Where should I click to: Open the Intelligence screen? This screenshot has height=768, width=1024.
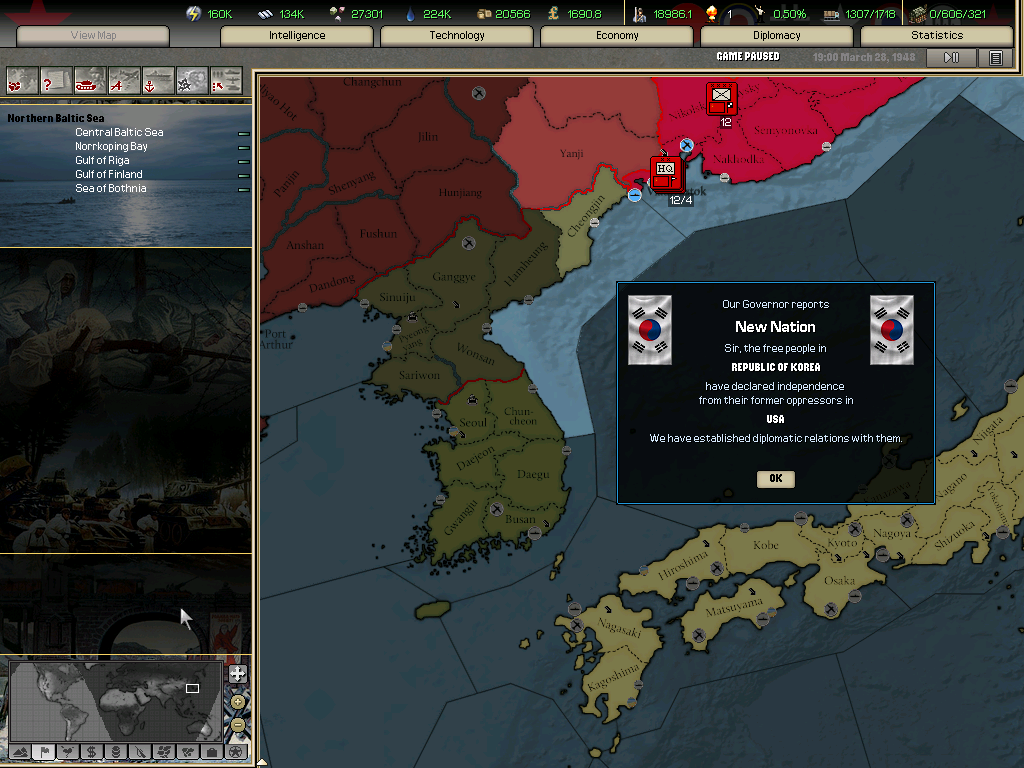[x=297, y=36]
